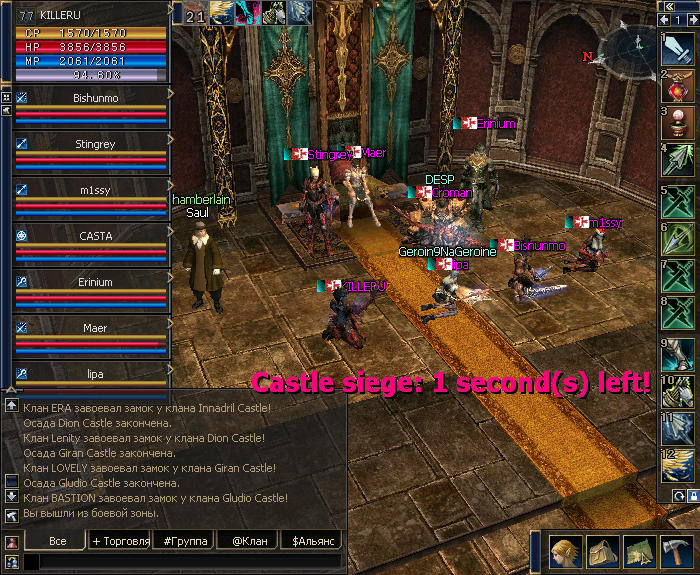Open the world map icon
Image resolution: width=700 pixels, height=575 pixels.
tap(639, 551)
